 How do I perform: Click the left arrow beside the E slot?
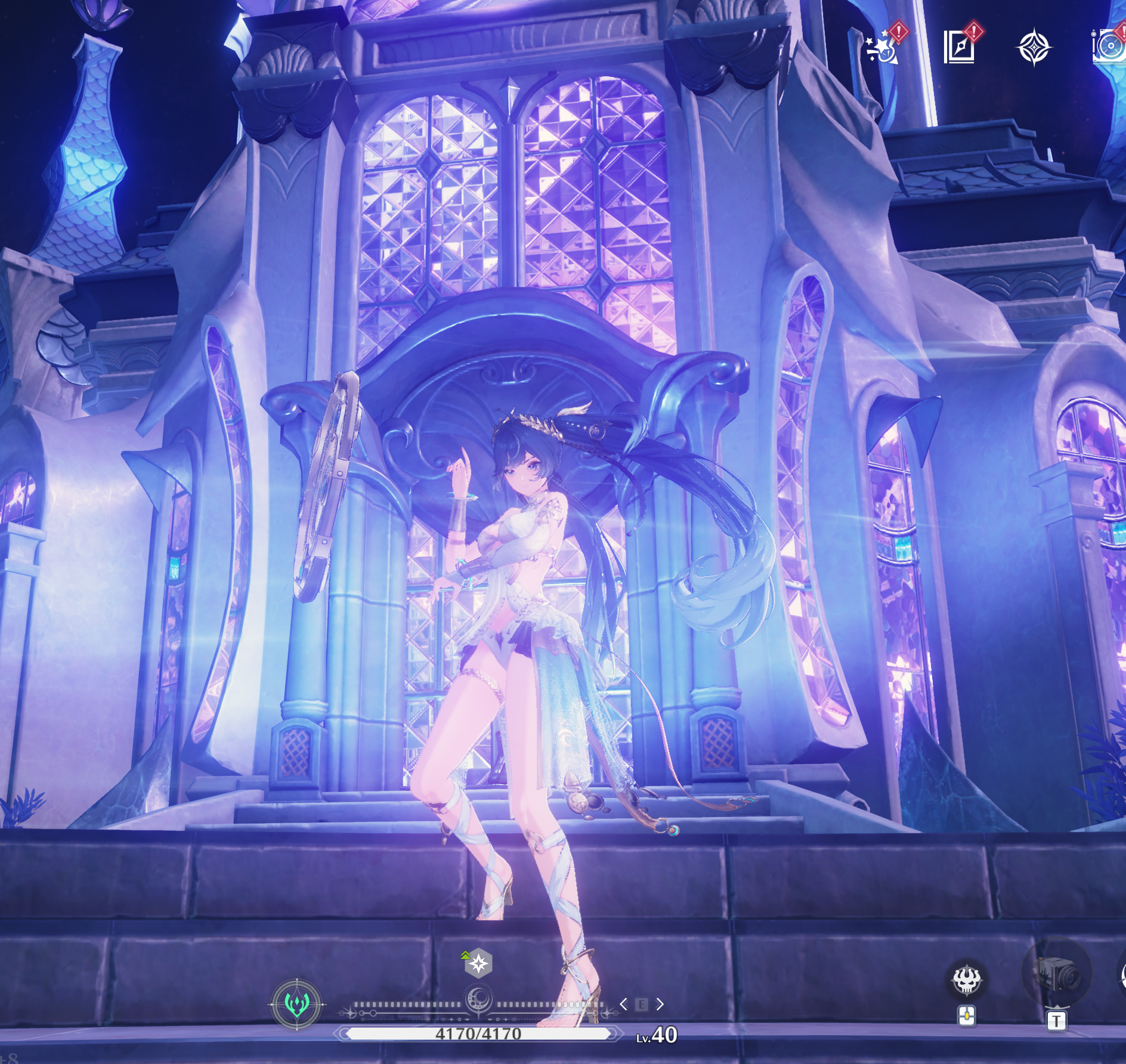(x=623, y=1004)
